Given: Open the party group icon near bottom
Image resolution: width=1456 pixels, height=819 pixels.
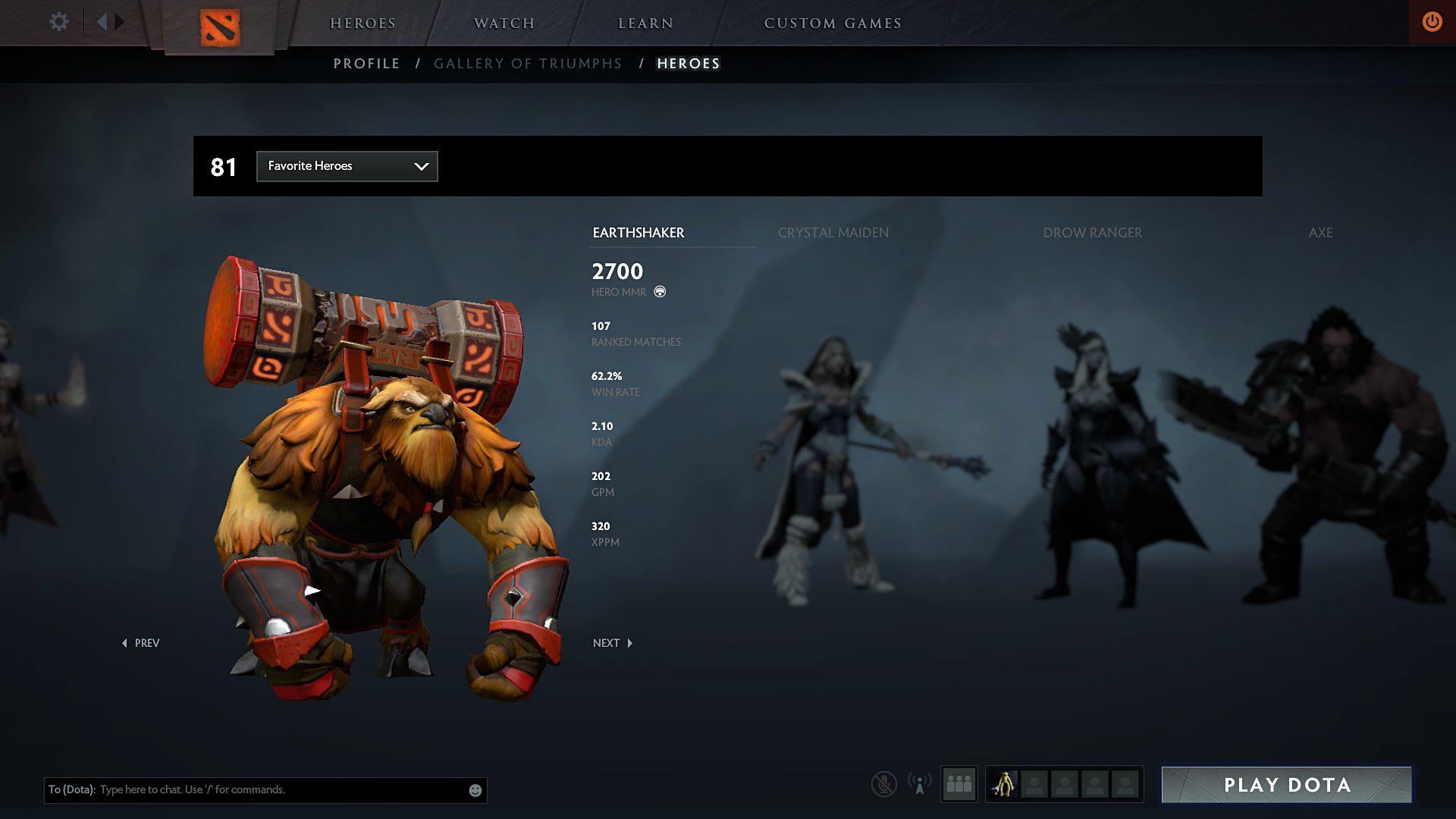Looking at the screenshot, I should 959,785.
